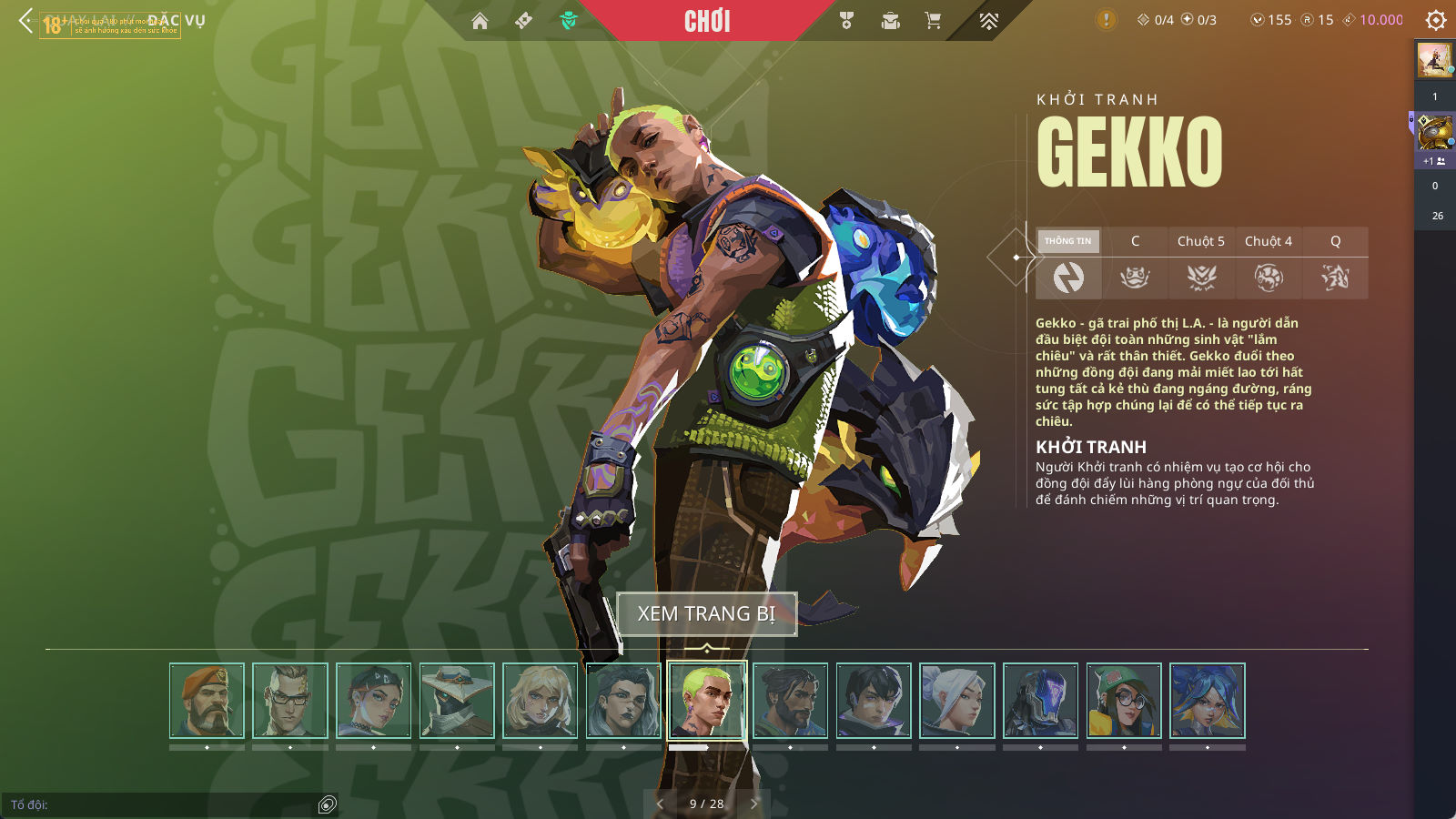
Task: Click XEM TRANG BỊ button
Action: pos(706,614)
